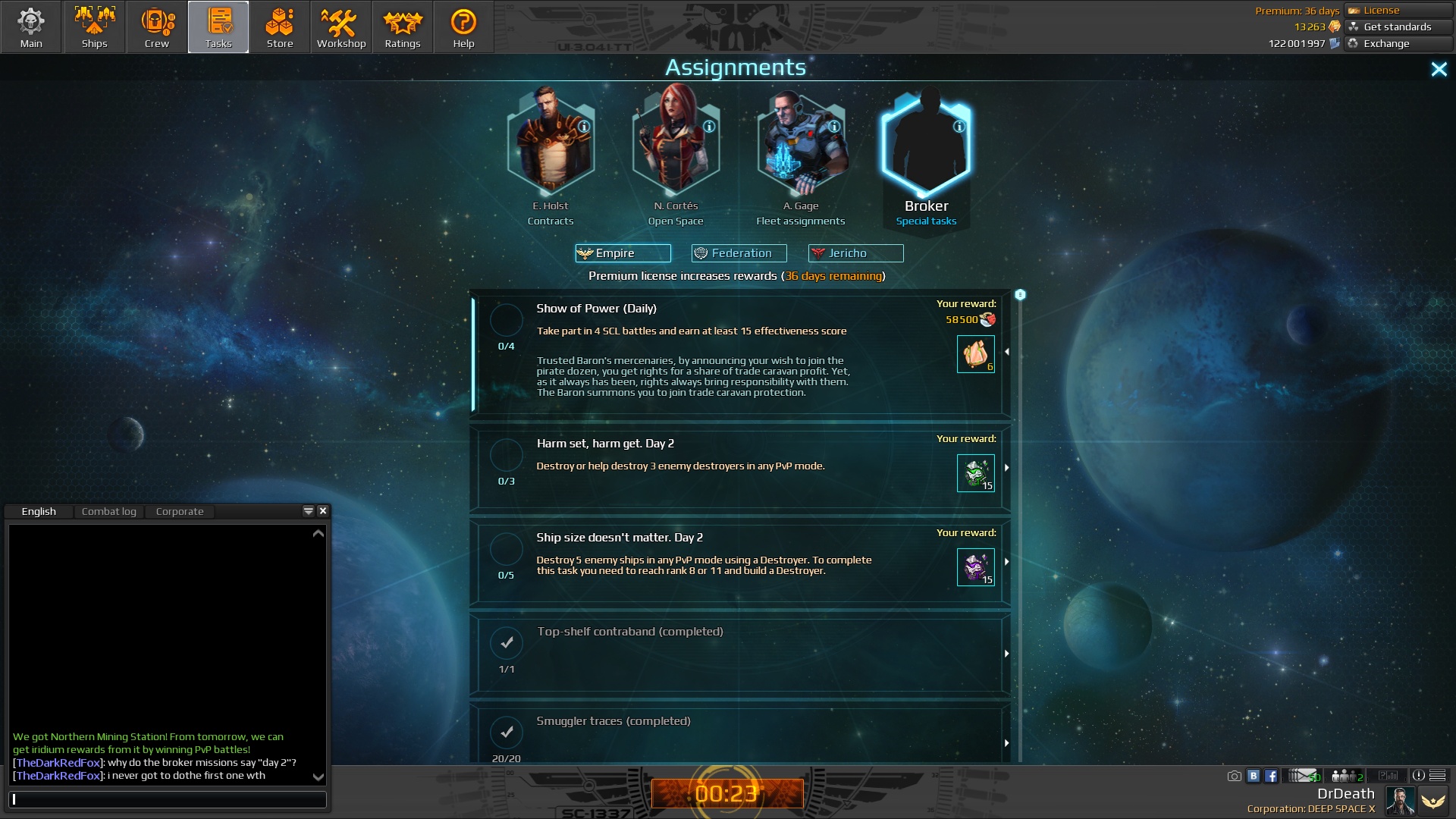Open the Ships hangar icon

tap(94, 27)
